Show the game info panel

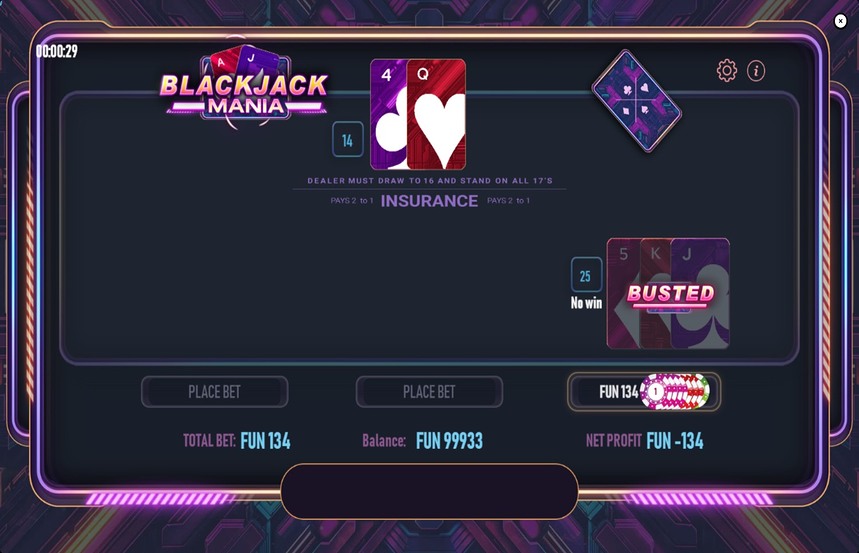point(756,70)
